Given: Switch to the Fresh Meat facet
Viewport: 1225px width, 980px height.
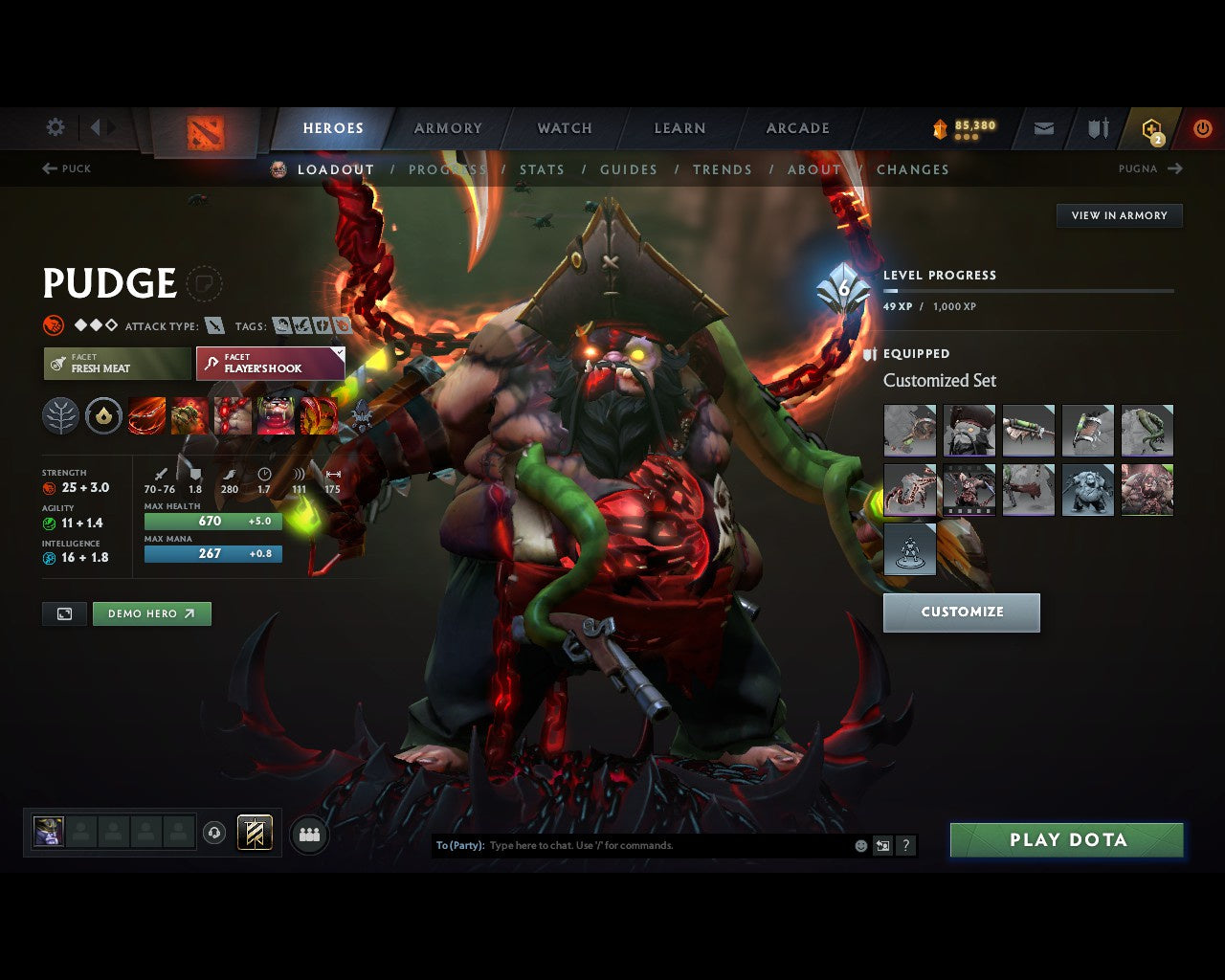Looking at the screenshot, I should click(x=116, y=364).
